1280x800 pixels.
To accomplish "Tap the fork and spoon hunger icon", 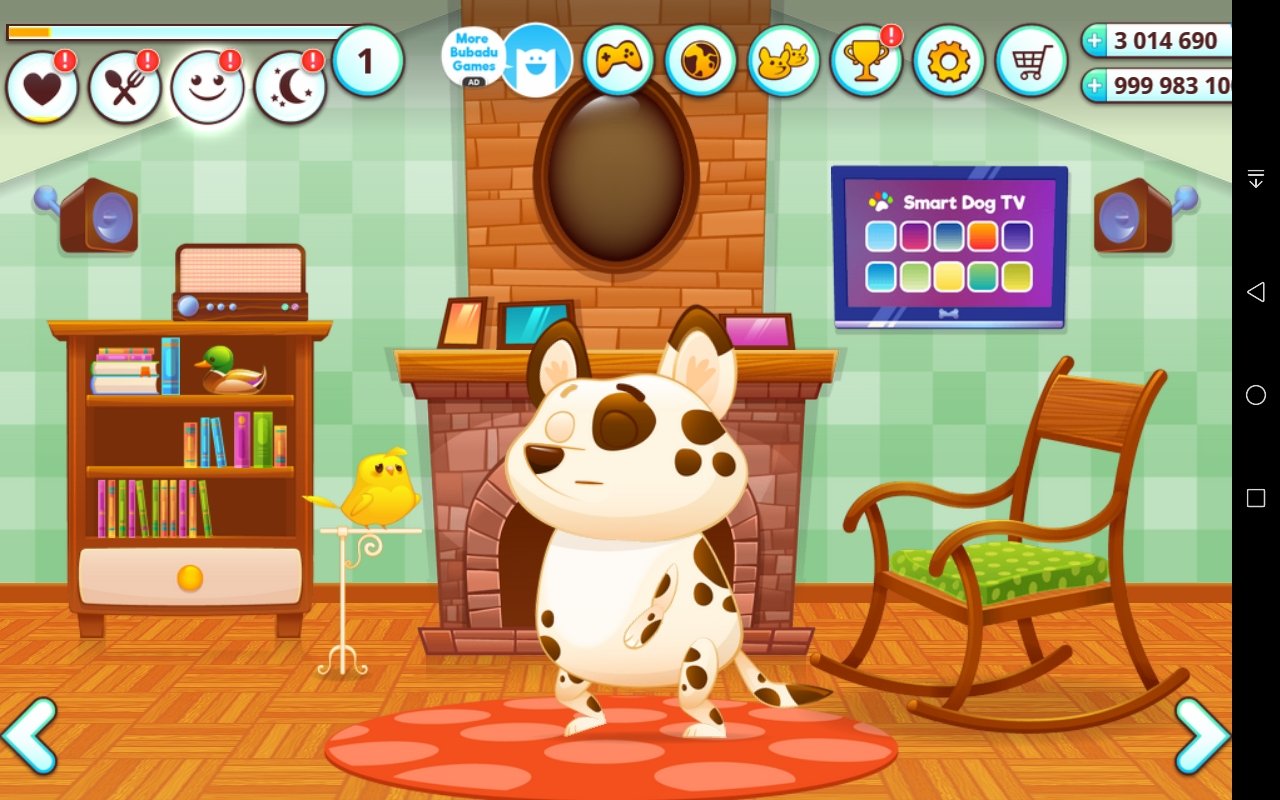I will pos(125,88).
